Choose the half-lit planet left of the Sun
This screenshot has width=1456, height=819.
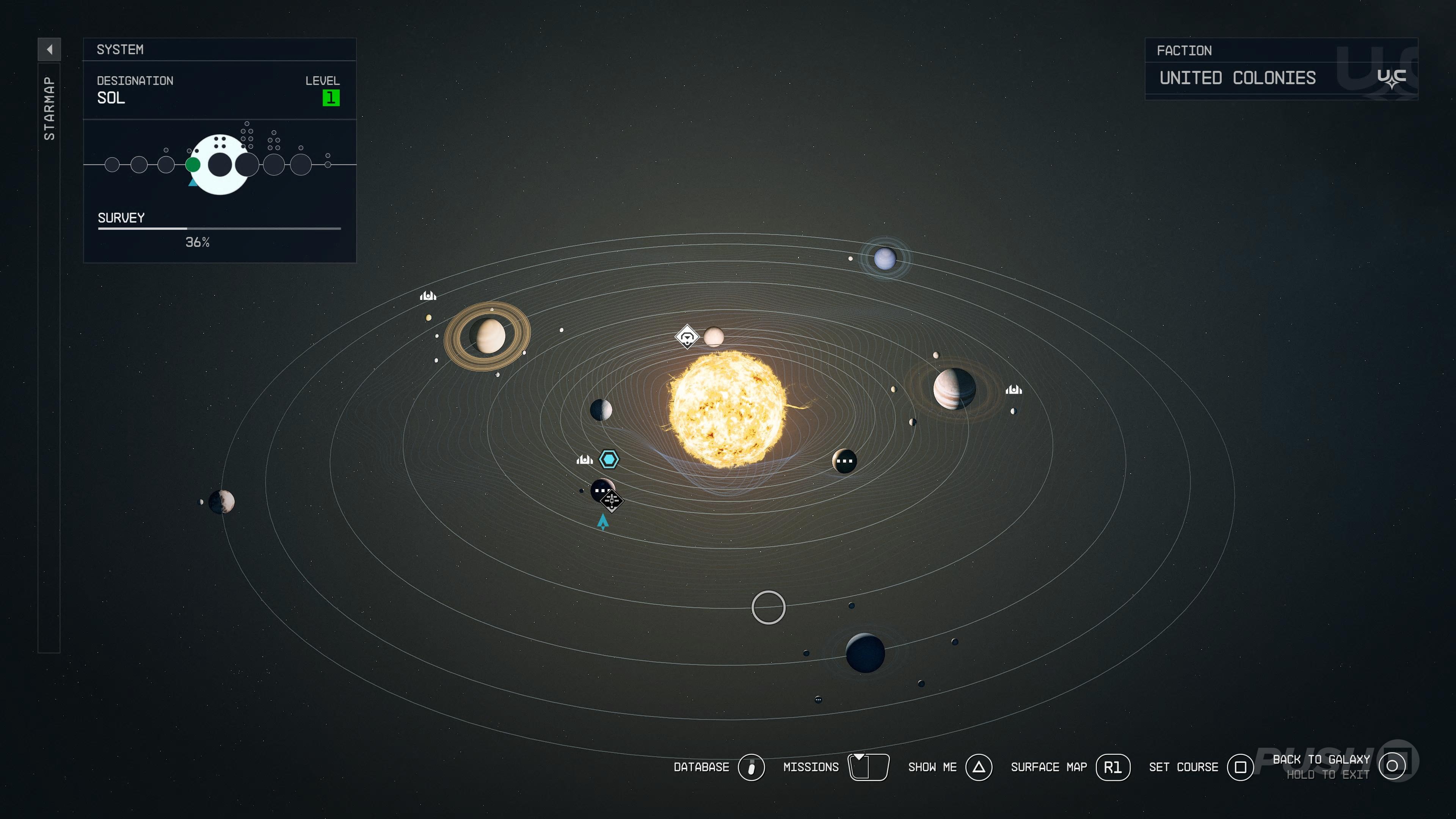point(601,410)
